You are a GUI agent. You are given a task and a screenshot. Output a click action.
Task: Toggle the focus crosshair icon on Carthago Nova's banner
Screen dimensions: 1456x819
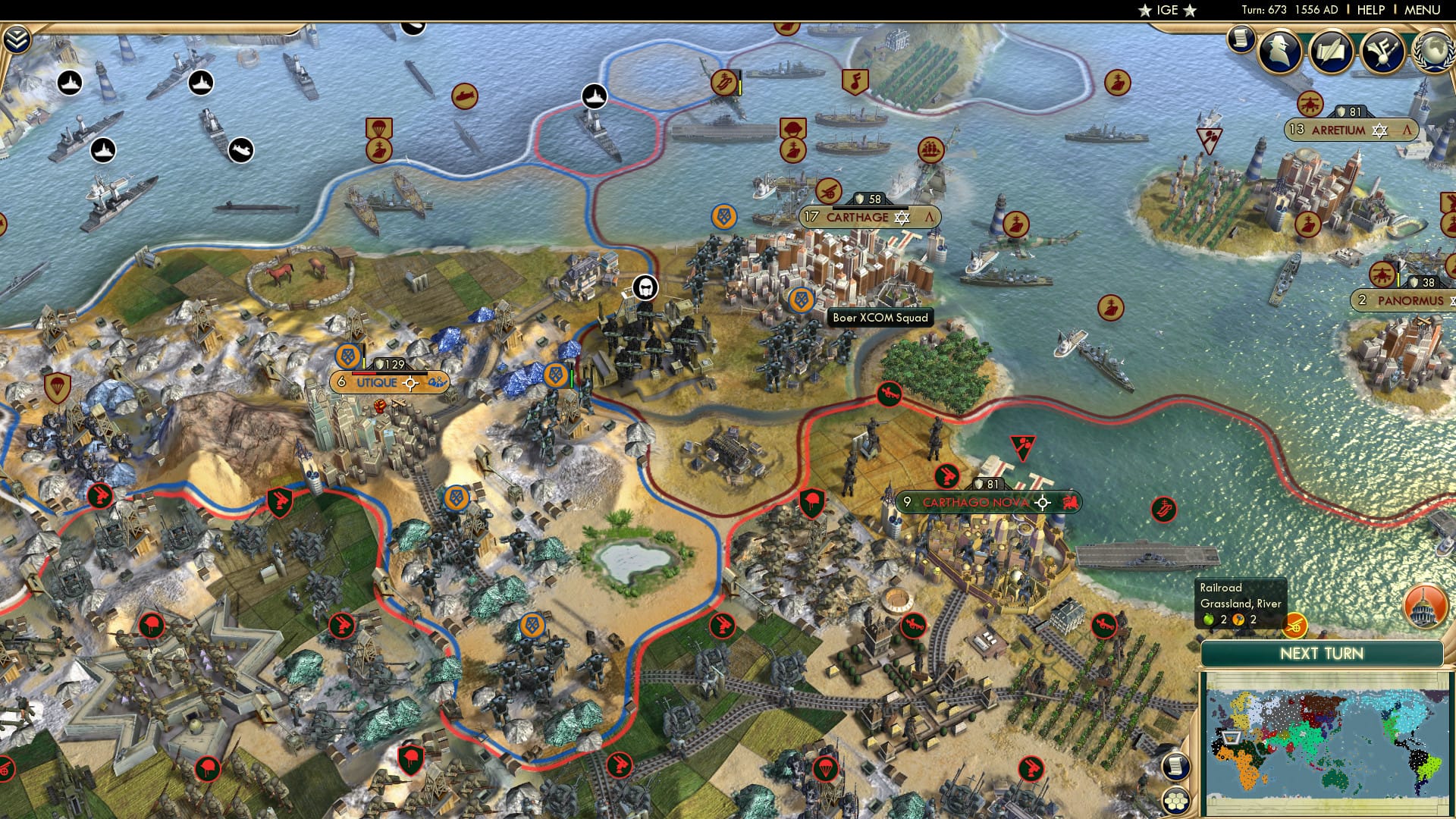pos(1043,503)
